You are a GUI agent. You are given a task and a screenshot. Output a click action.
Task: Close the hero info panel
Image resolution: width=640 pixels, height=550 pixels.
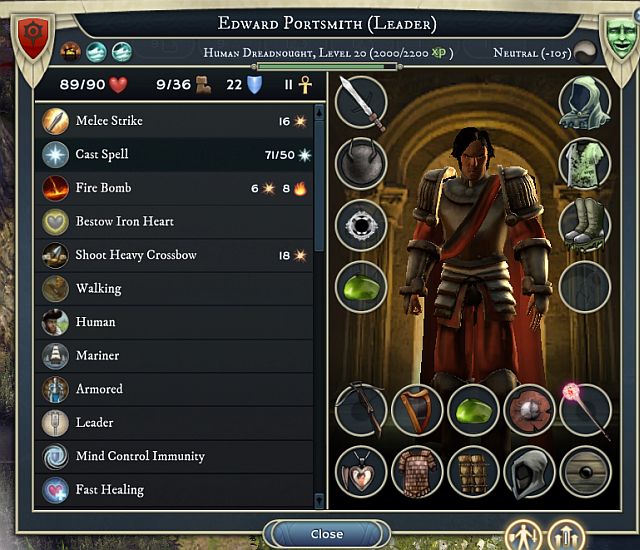tap(326, 534)
